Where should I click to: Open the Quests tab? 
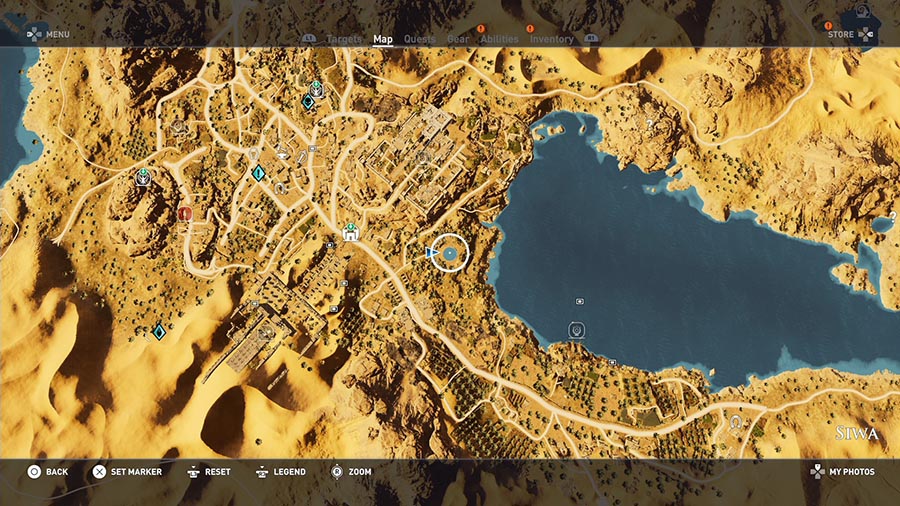[x=419, y=40]
